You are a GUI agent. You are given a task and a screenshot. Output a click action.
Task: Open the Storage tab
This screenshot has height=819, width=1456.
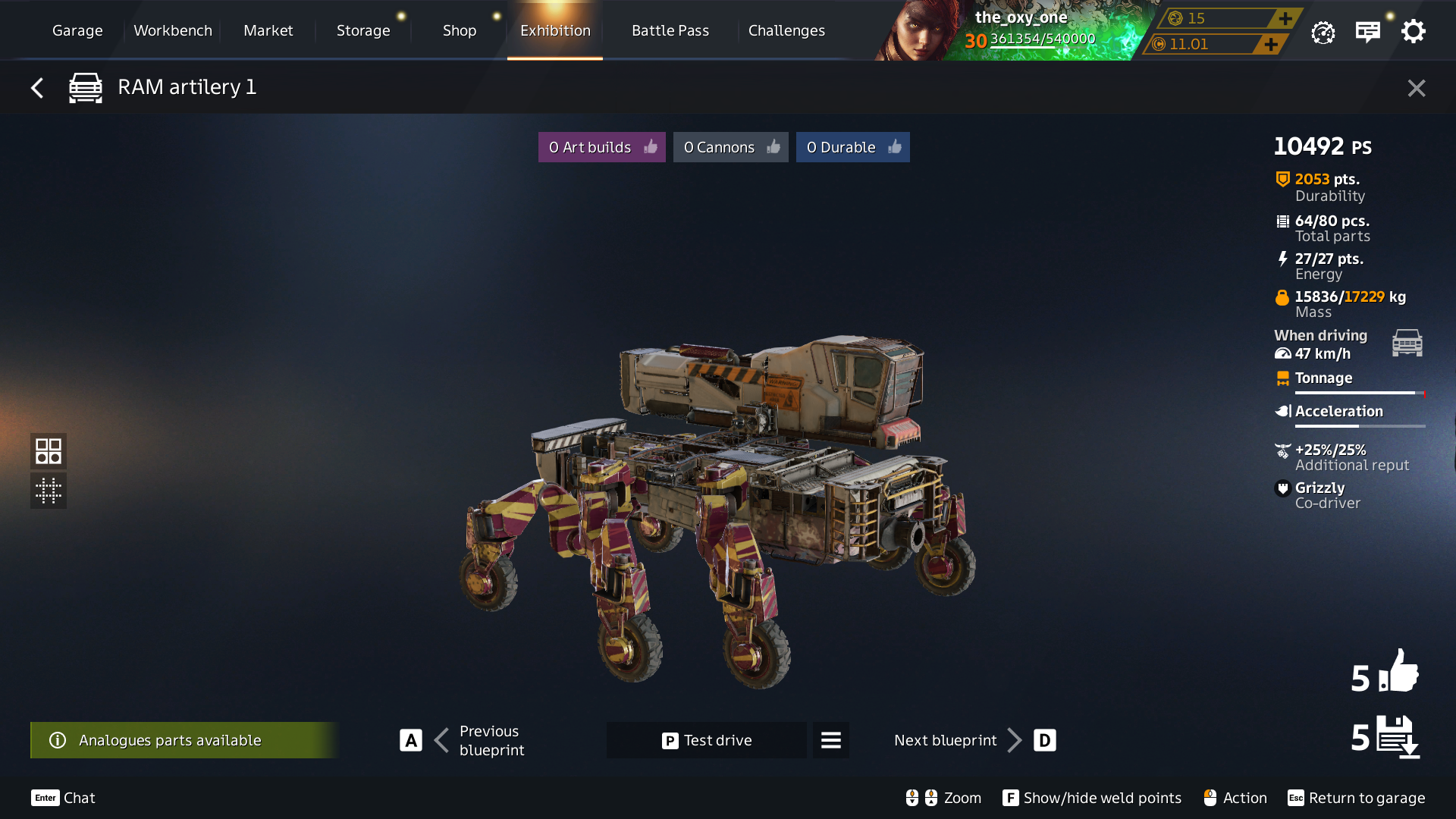[x=363, y=30]
